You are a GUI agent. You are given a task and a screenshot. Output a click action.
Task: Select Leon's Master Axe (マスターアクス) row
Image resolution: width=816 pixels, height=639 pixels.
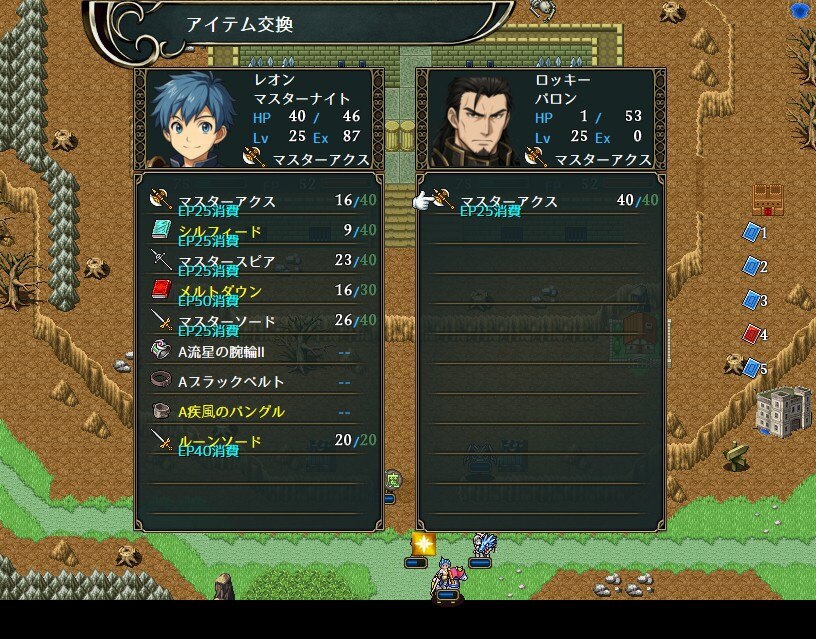258,201
